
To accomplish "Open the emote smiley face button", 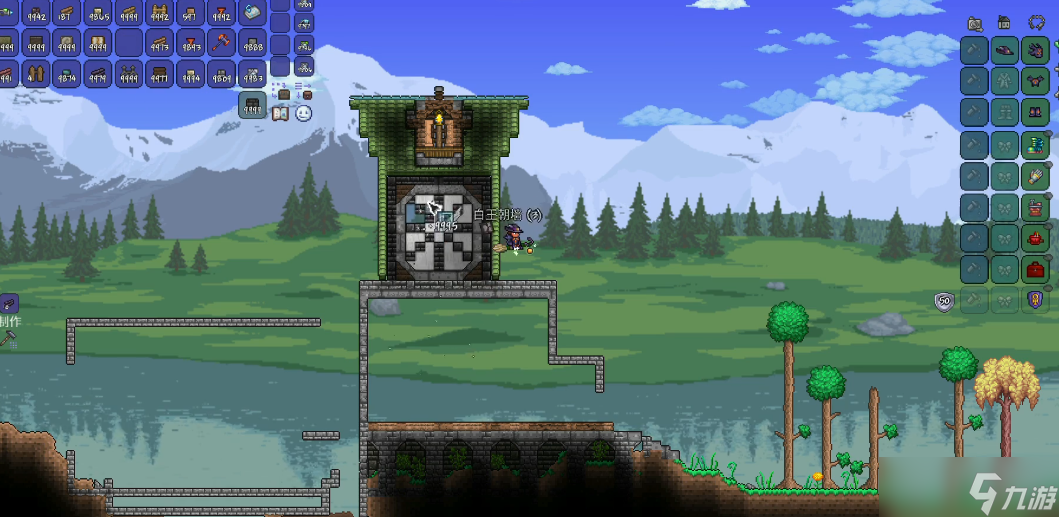I will (303, 113).
